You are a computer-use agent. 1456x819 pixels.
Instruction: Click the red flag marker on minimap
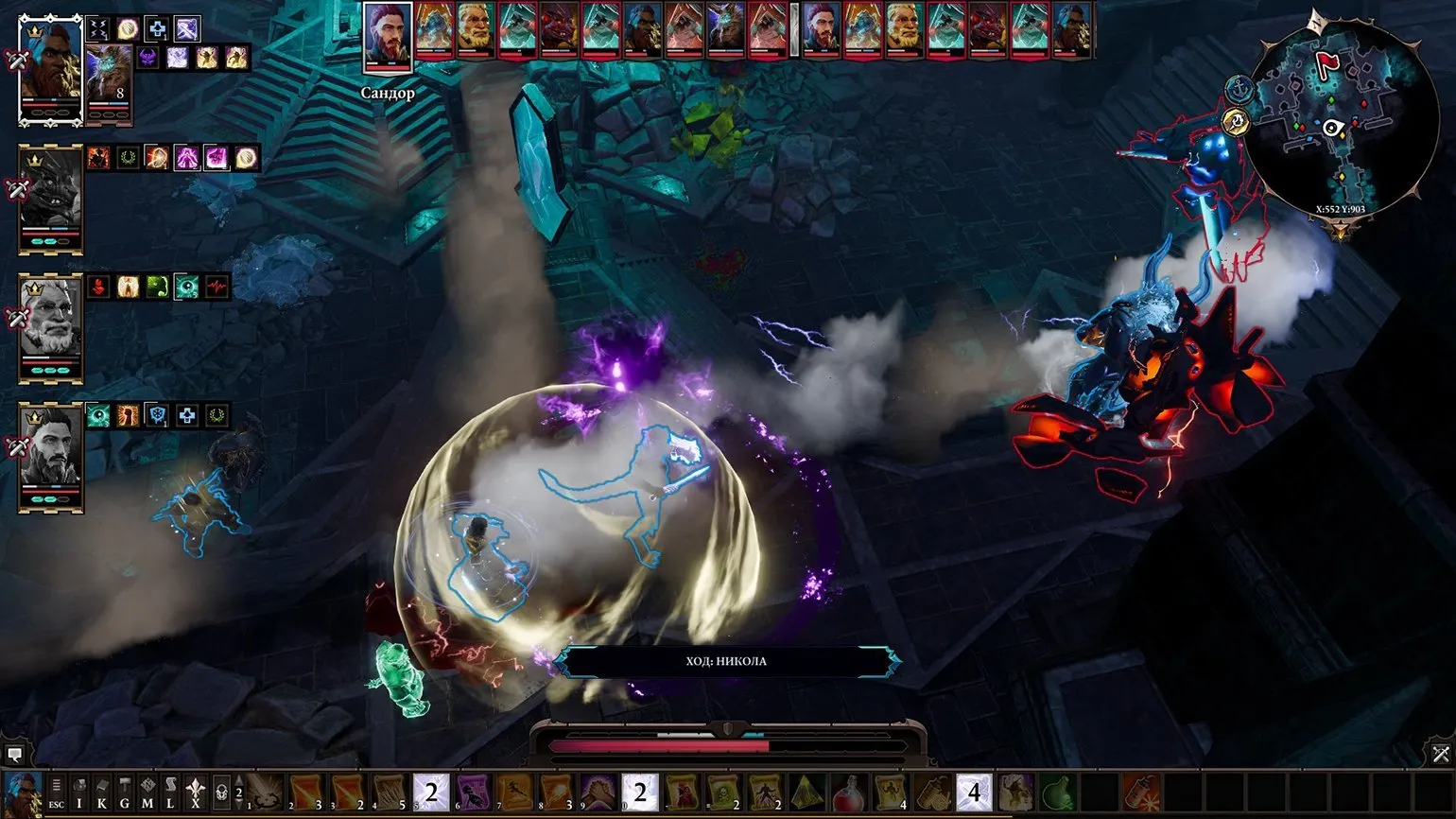click(x=1327, y=64)
